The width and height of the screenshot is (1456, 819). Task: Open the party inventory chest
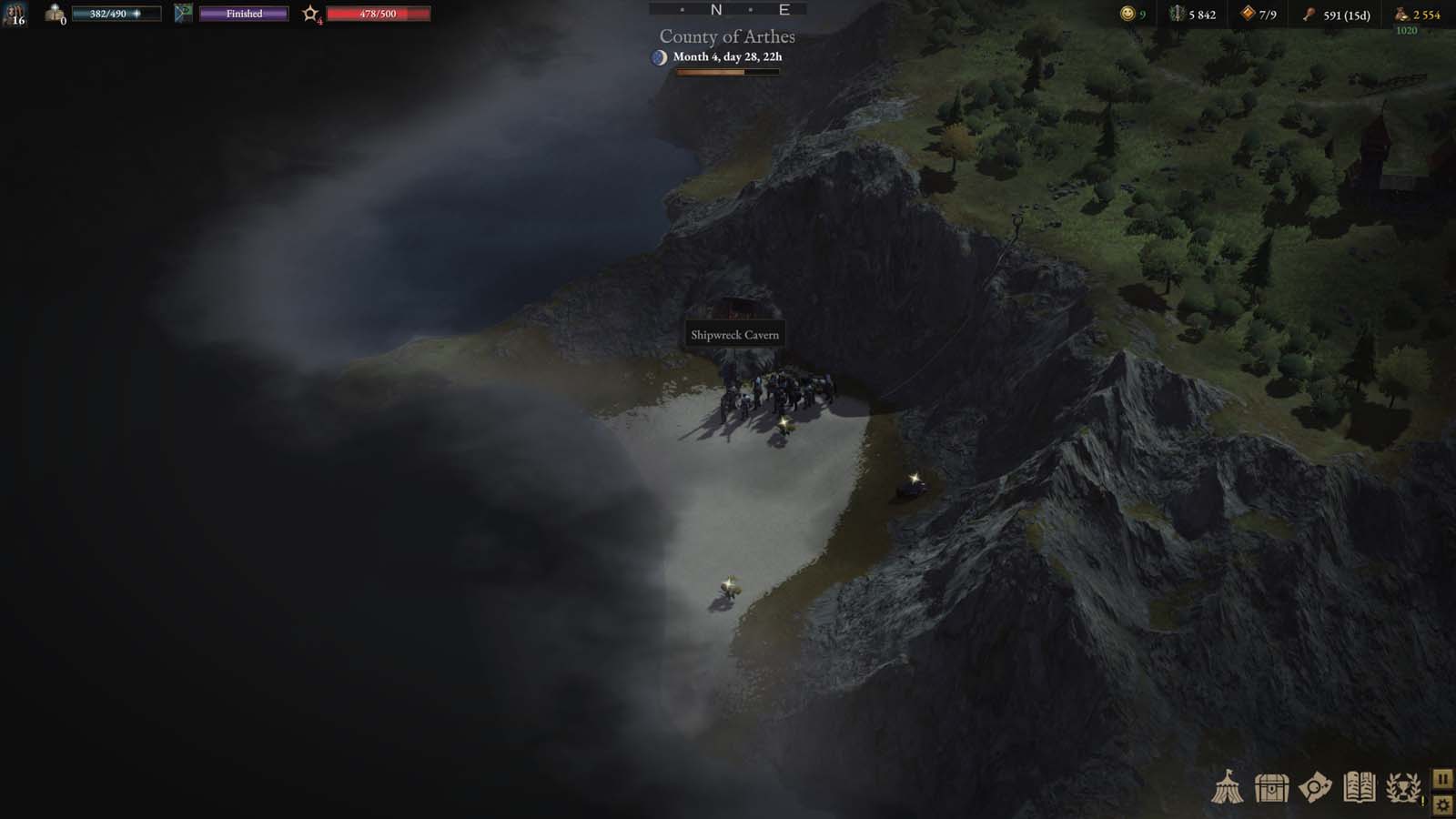tap(1270, 790)
